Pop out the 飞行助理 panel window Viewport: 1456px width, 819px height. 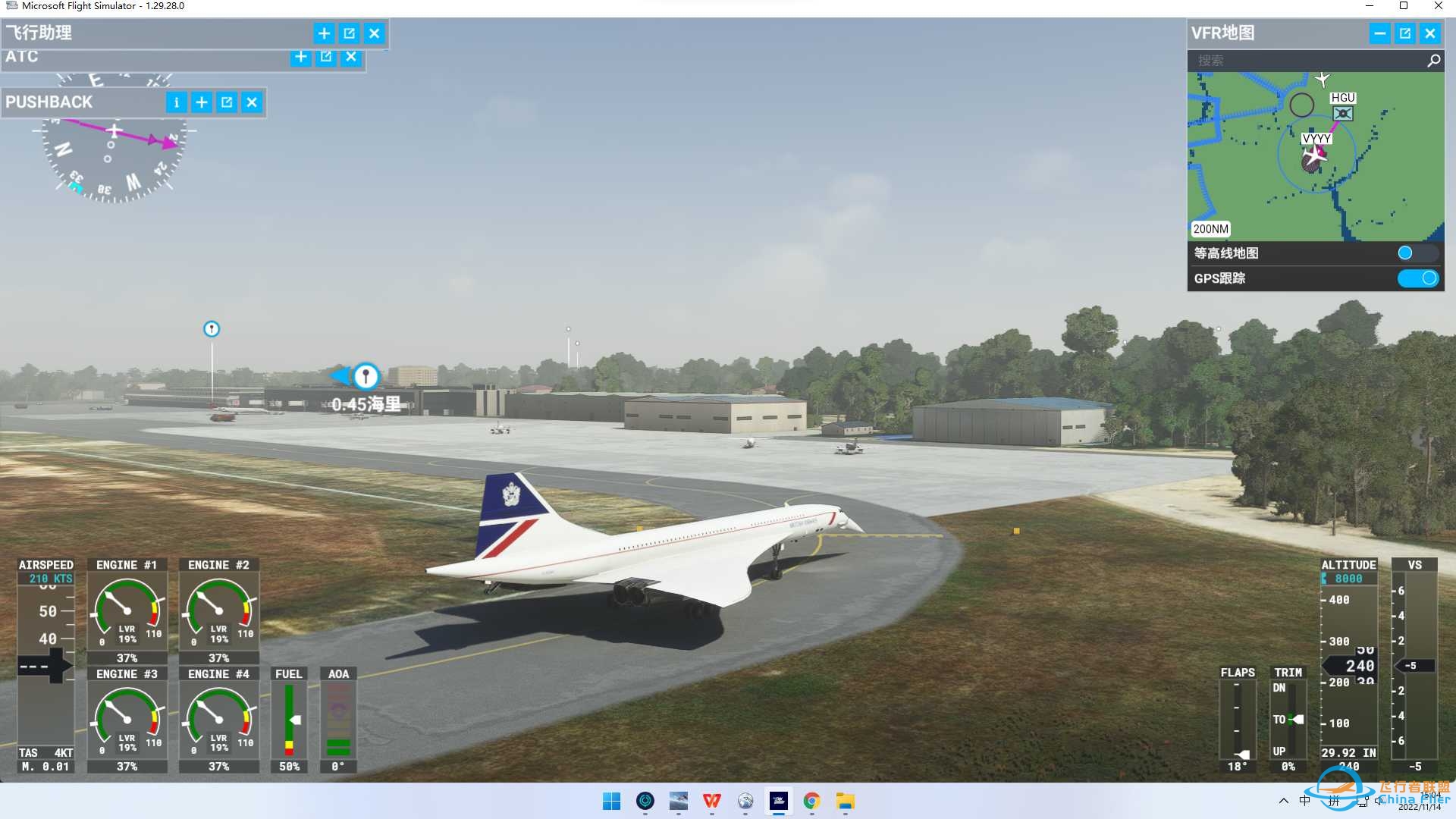point(349,33)
